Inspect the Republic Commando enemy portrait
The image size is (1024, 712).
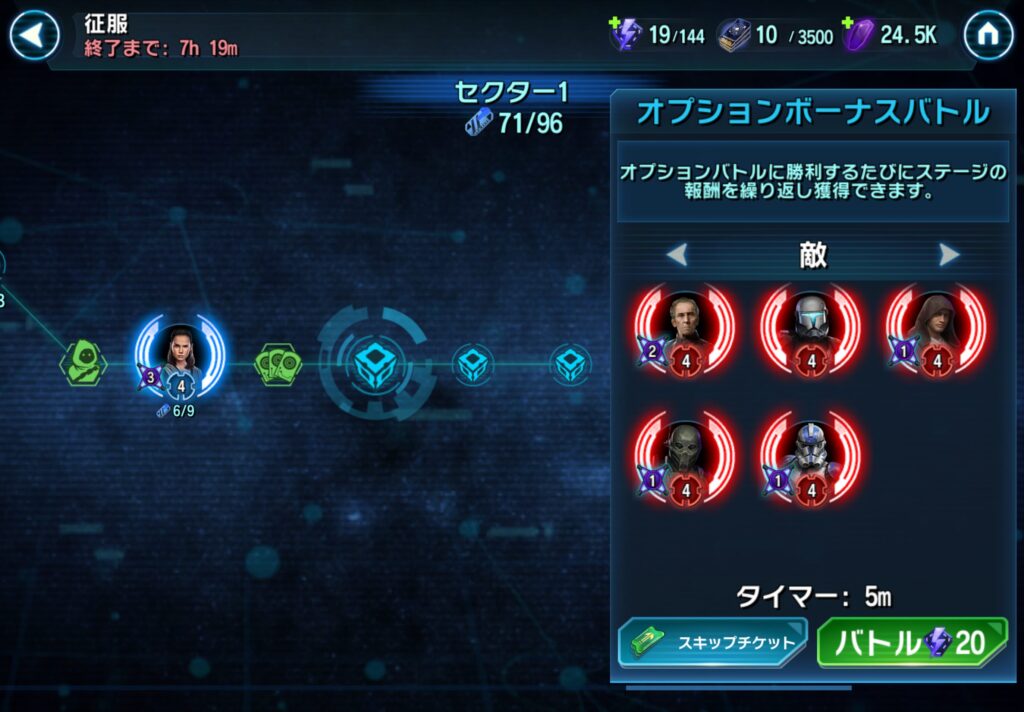pyautogui.click(x=811, y=326)
